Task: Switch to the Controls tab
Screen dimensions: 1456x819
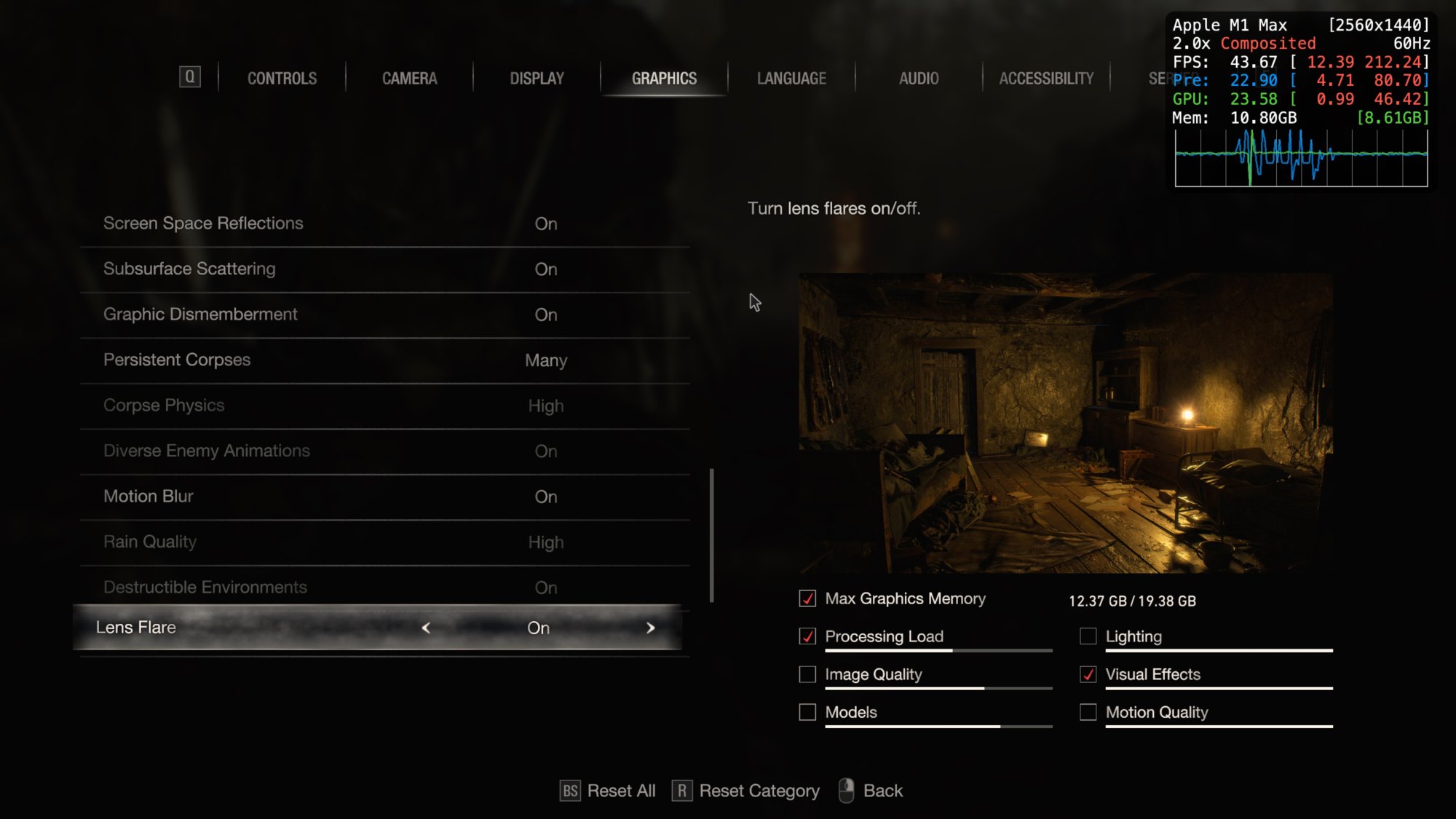Action: pos(282,78)
